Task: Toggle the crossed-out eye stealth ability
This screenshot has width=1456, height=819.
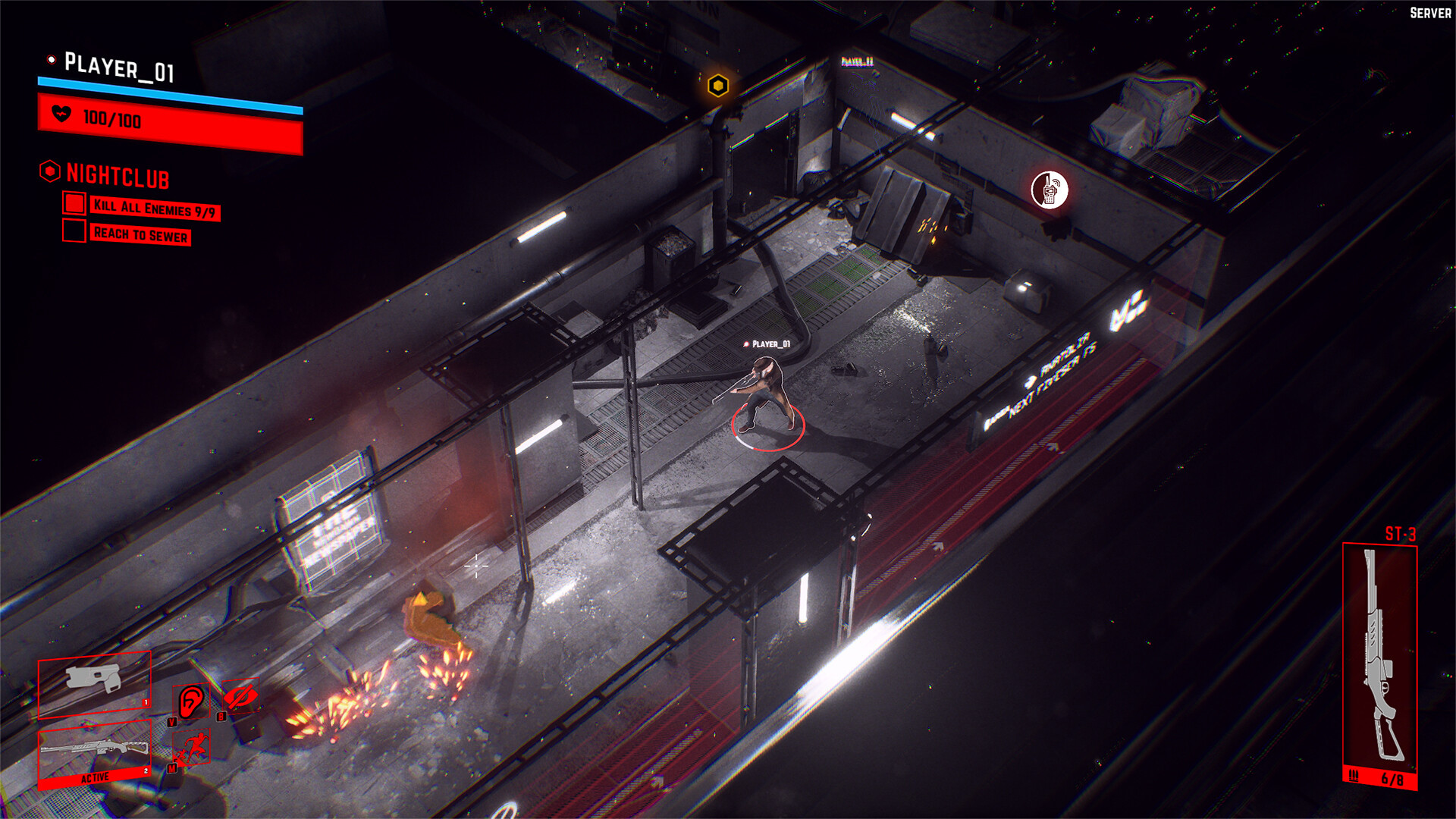Action: [x=240, y=696]
